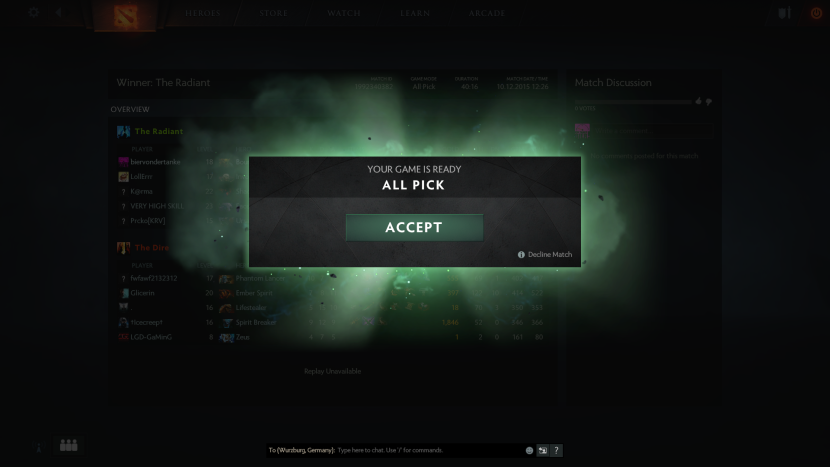
Task: Select player LGD-GaMinG in Dire list
Action: click(x=151, y=337)
